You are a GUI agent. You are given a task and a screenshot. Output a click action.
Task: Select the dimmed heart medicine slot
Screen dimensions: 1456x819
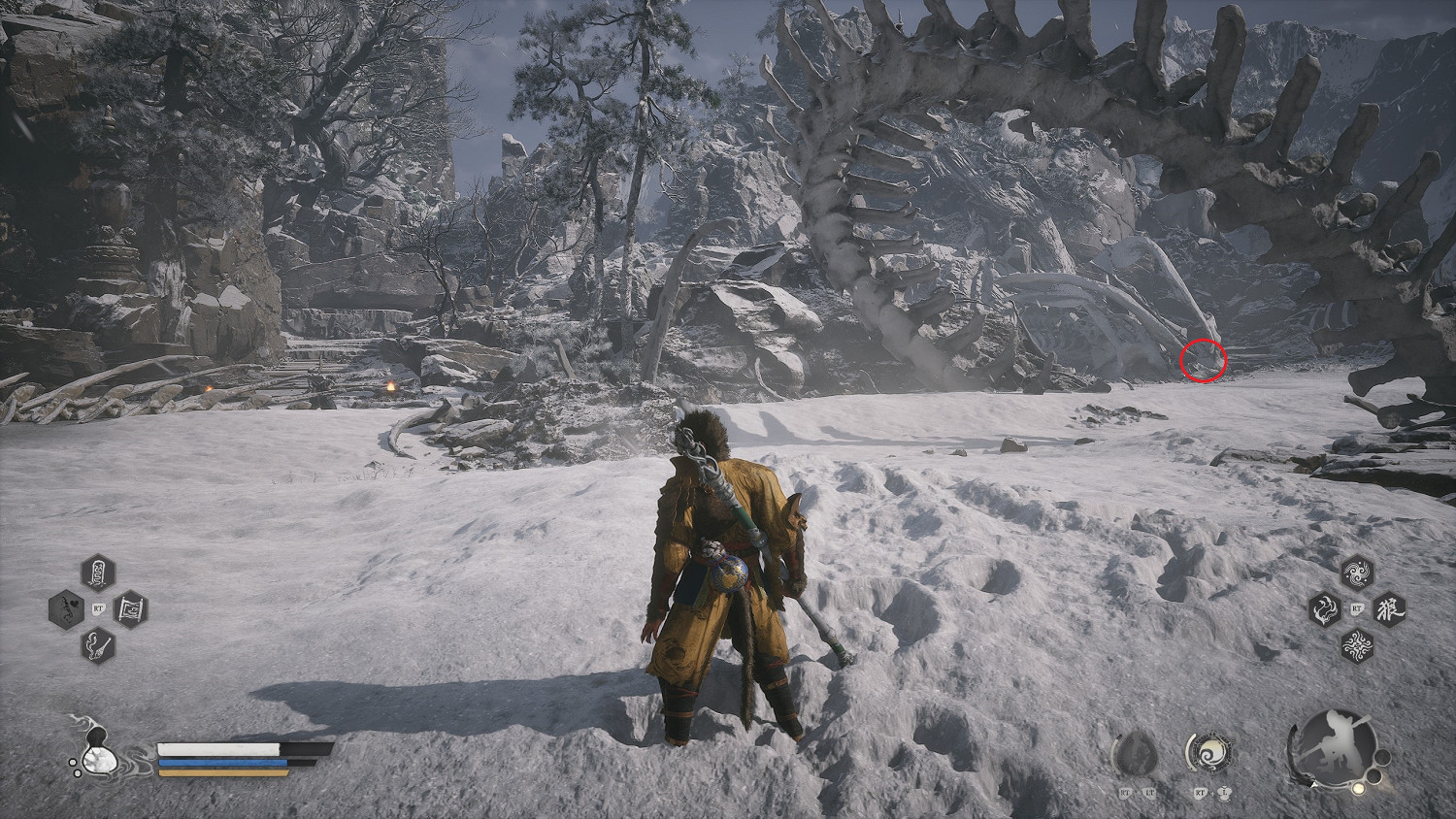[66, 609]
